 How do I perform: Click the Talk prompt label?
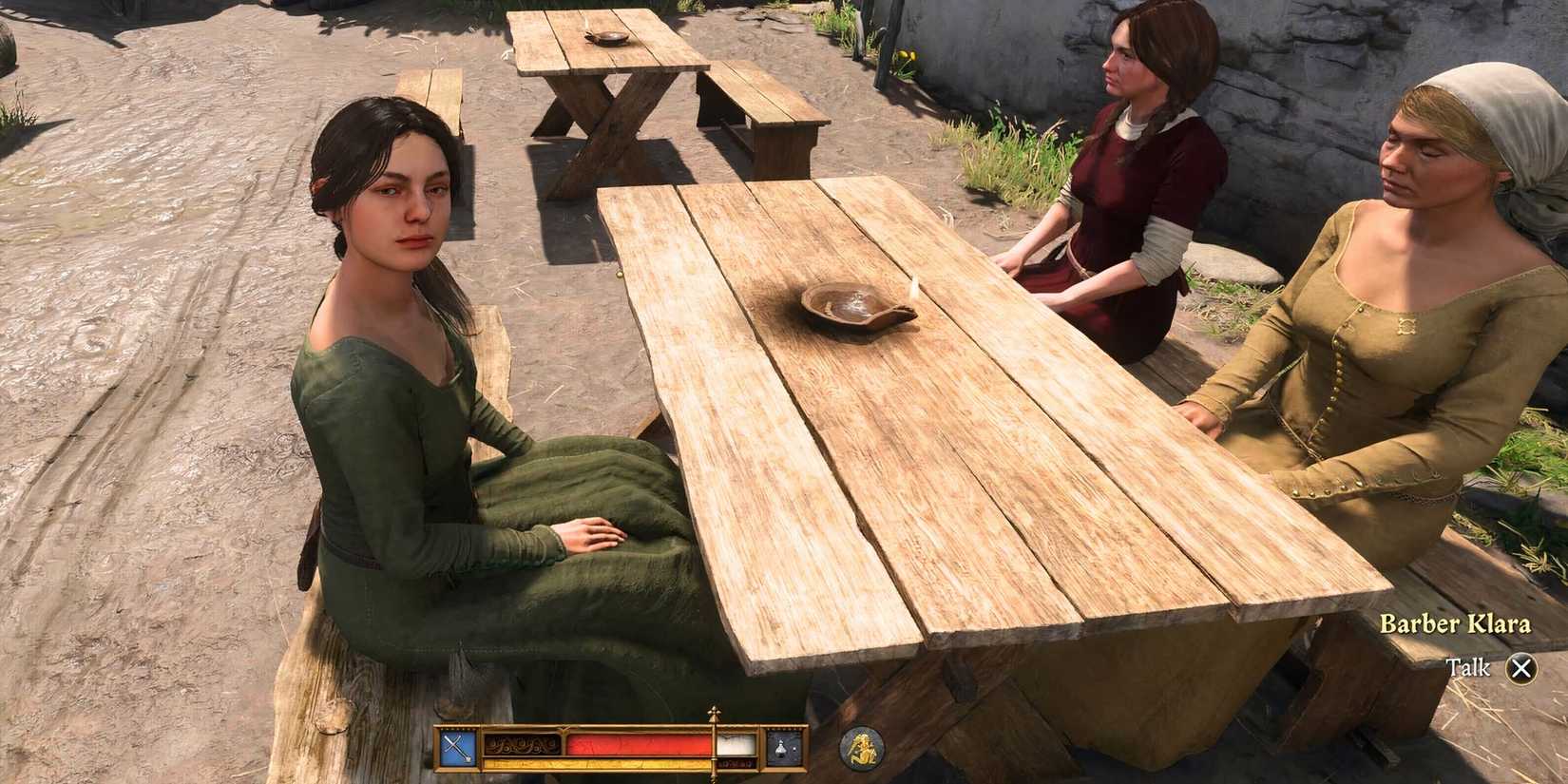pyautogui.click(x=1468, y=668)
